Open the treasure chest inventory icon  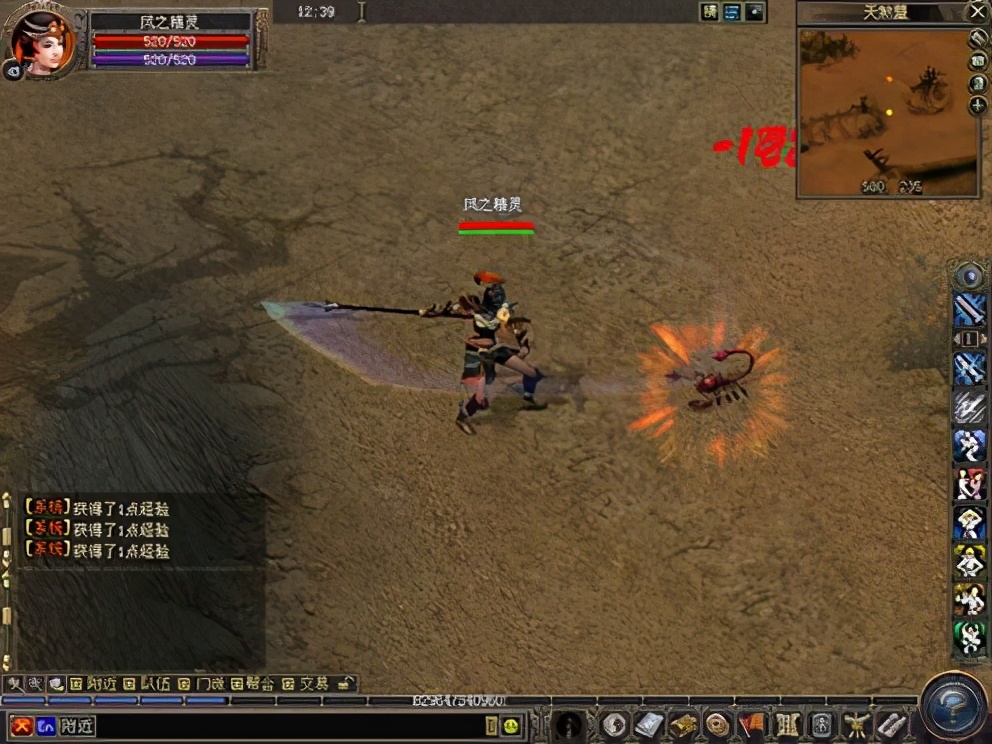point(683,724)
